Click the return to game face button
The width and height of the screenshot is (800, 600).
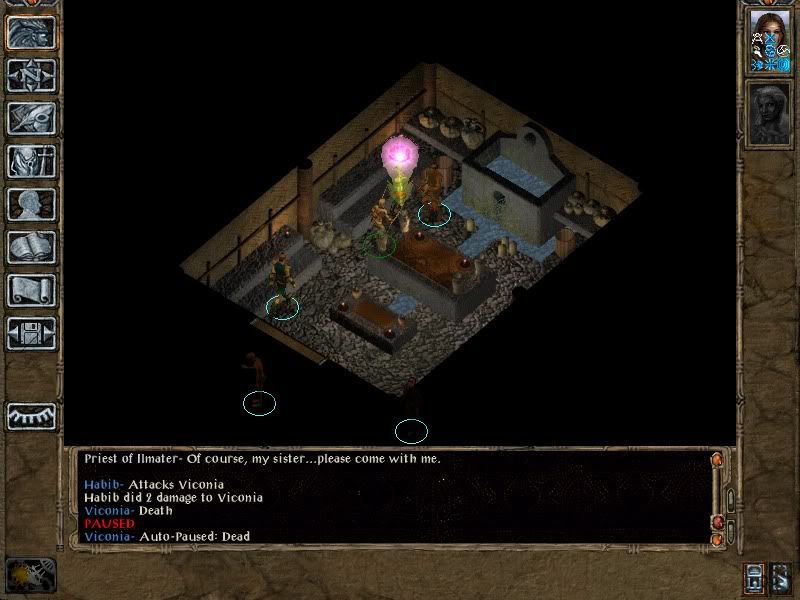[32, 32]
